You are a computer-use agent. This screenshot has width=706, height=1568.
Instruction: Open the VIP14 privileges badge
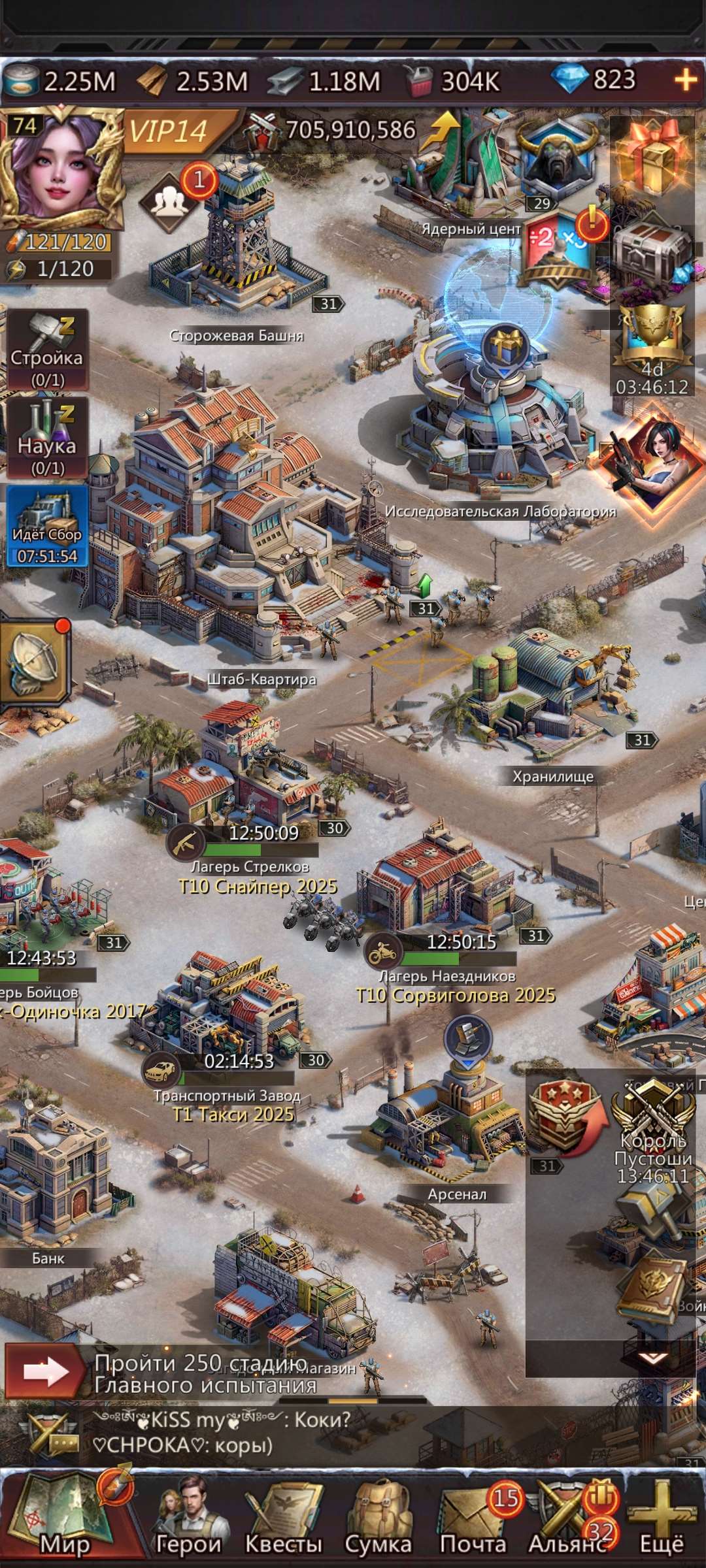170,131
